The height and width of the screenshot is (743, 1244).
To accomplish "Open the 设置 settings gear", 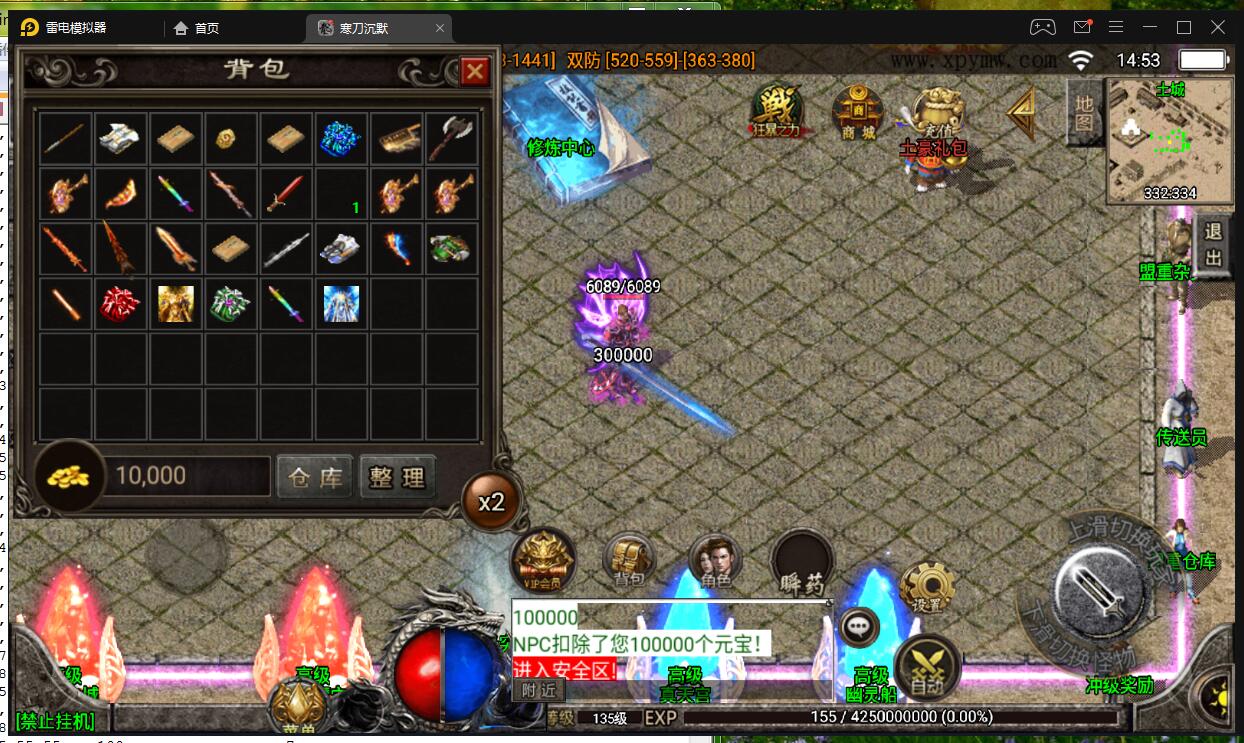I will pos(927,588).
